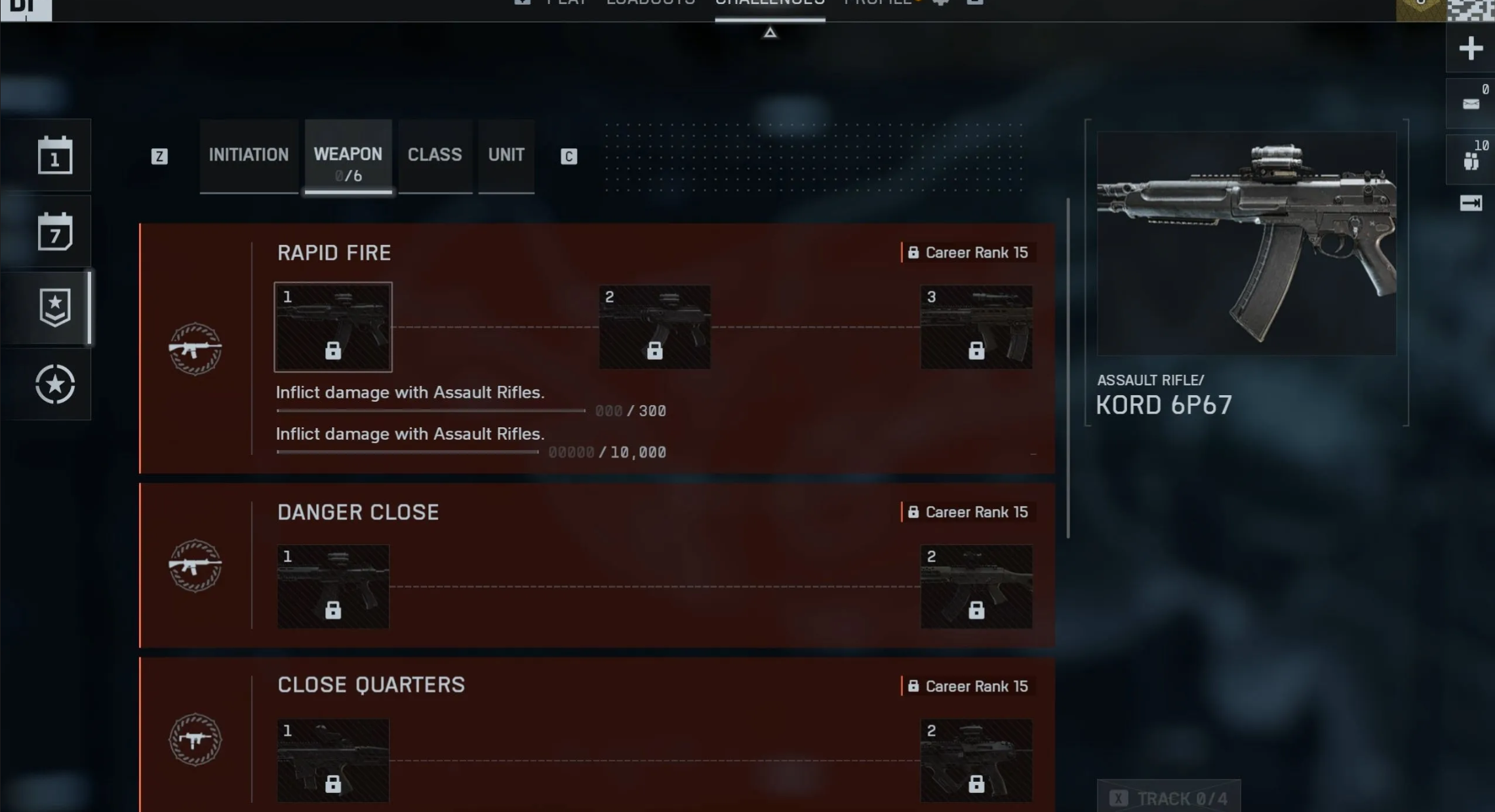The height and width of the screenshot is (812, 1495).
Task: Open the squad members icon
Action: coord(1471,159)
